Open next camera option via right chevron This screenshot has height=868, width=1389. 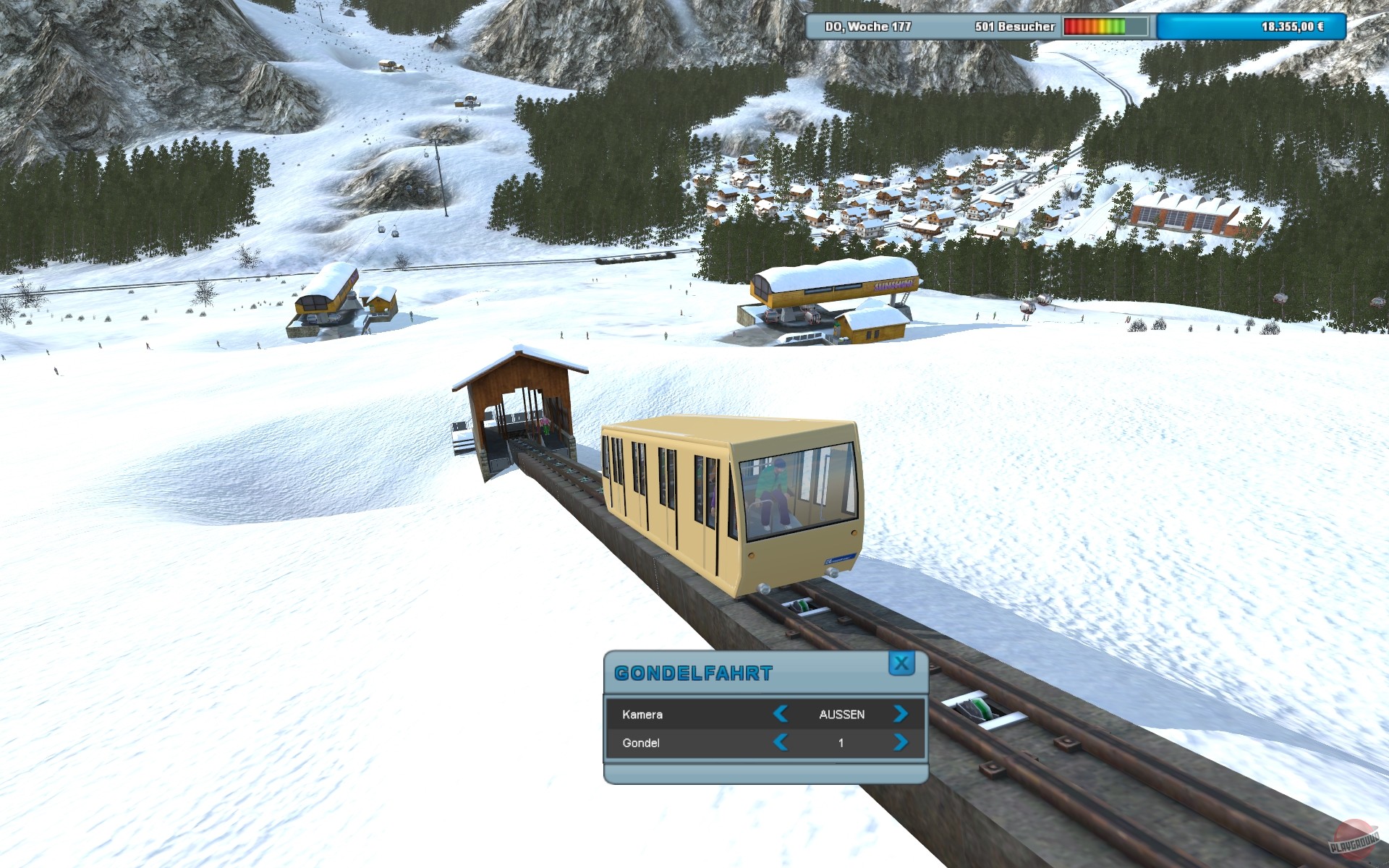899,715
